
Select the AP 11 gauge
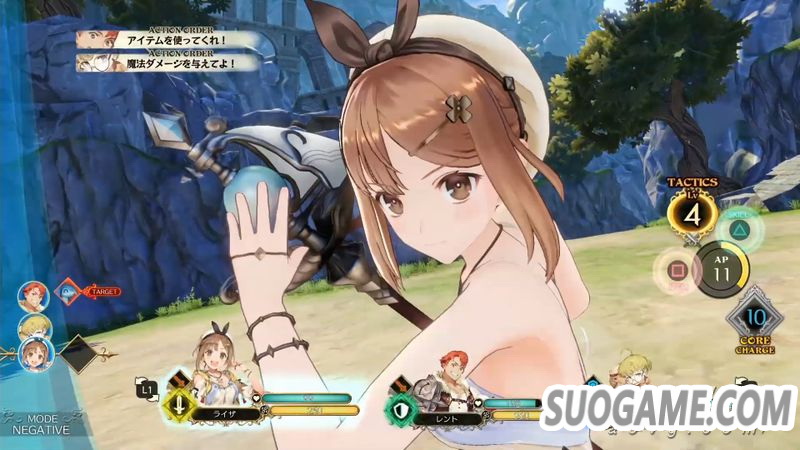tap(719, 267)
